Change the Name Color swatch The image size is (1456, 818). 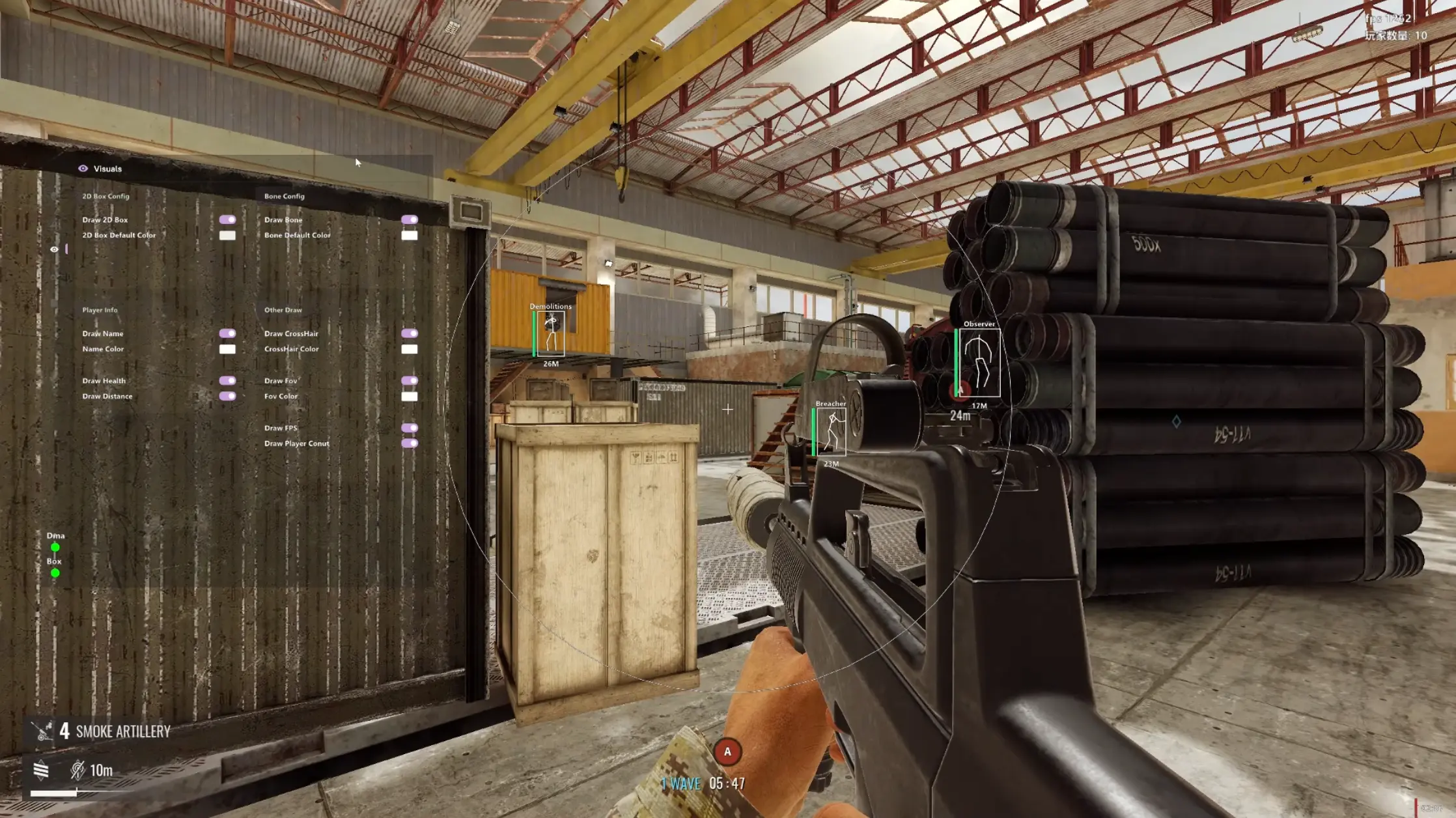pyautogui.click(x=227, y=349)
